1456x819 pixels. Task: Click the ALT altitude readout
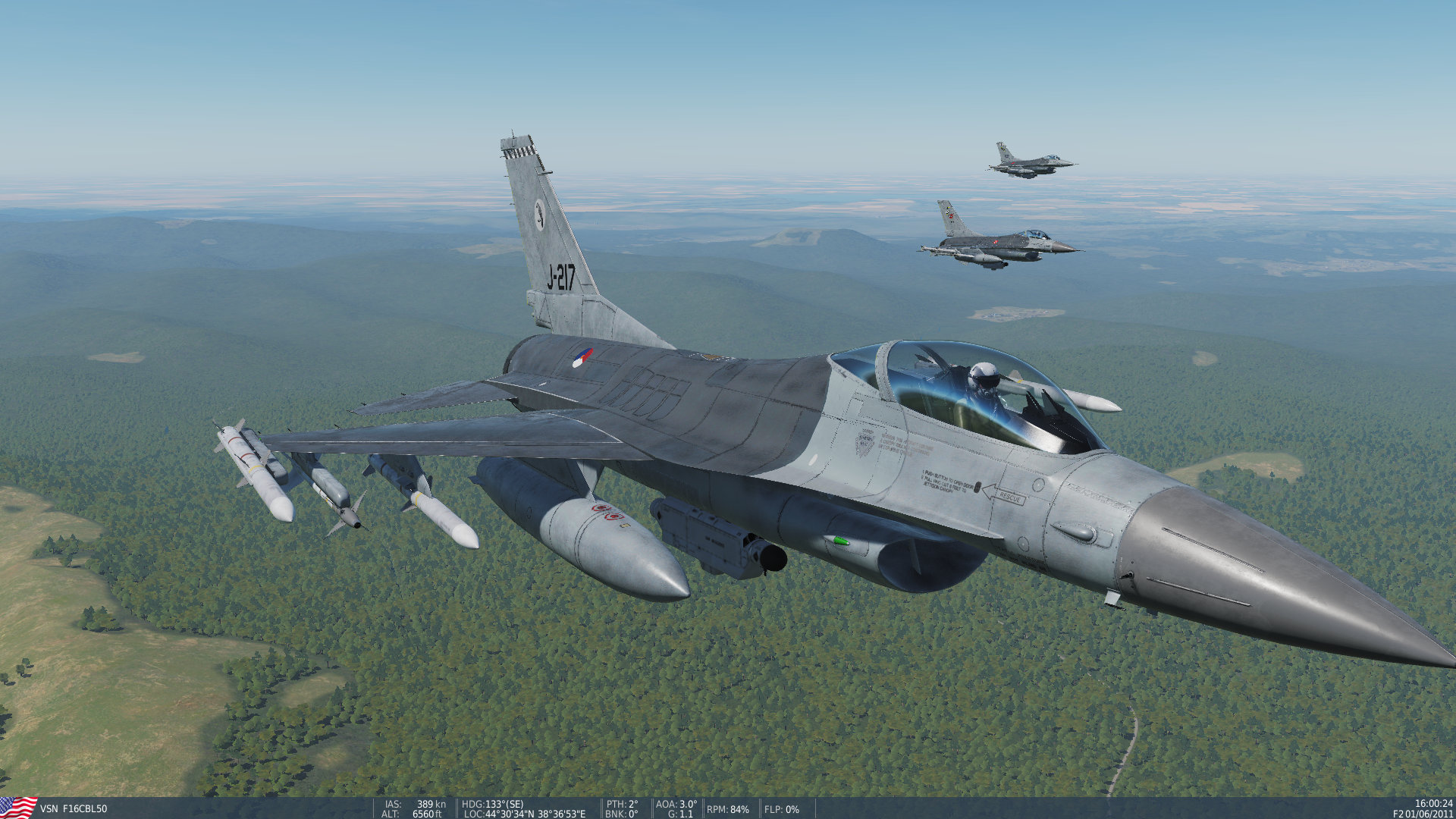click(x=415, y=814)
